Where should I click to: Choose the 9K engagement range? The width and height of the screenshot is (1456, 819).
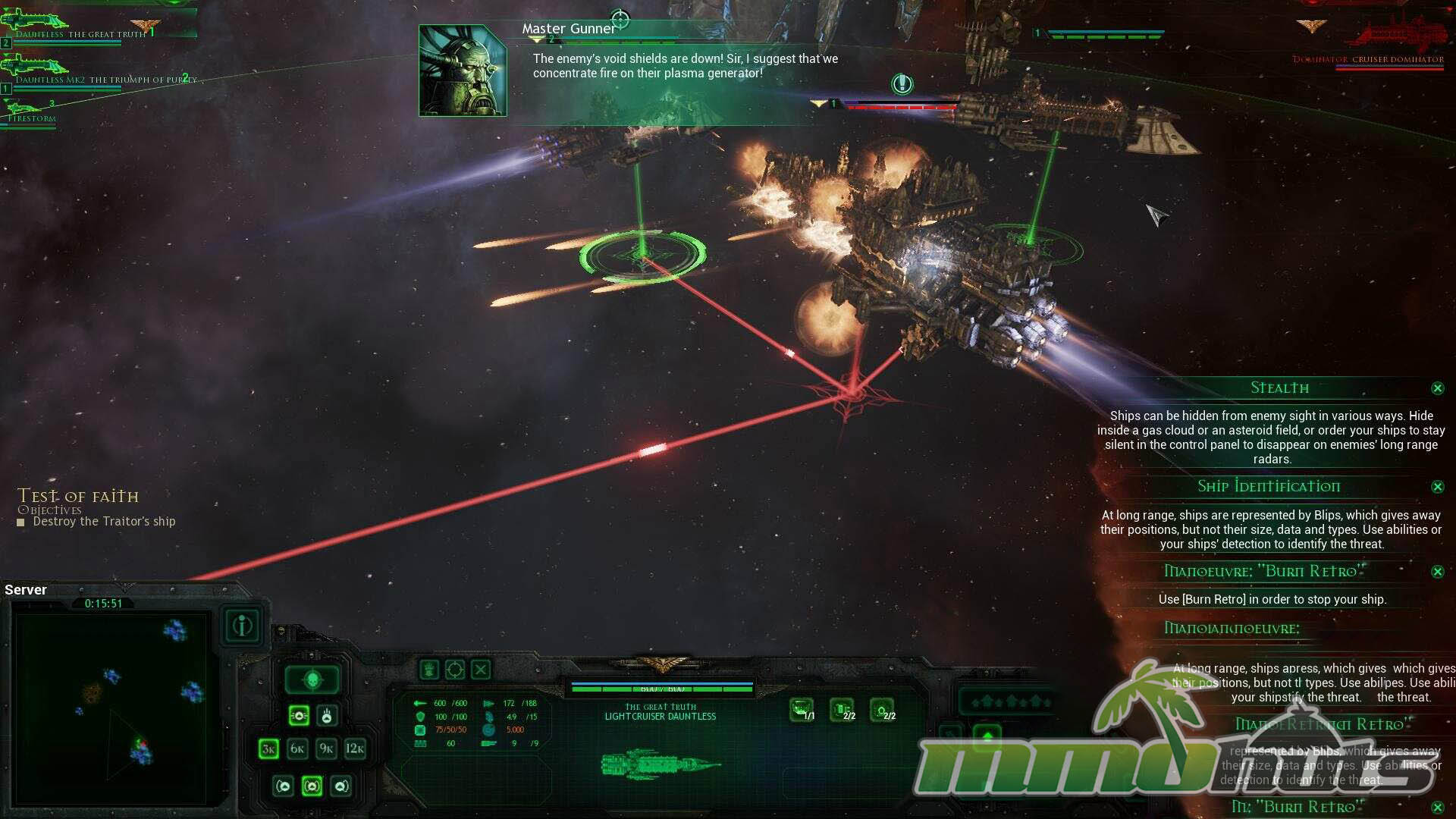coord(326,749)
